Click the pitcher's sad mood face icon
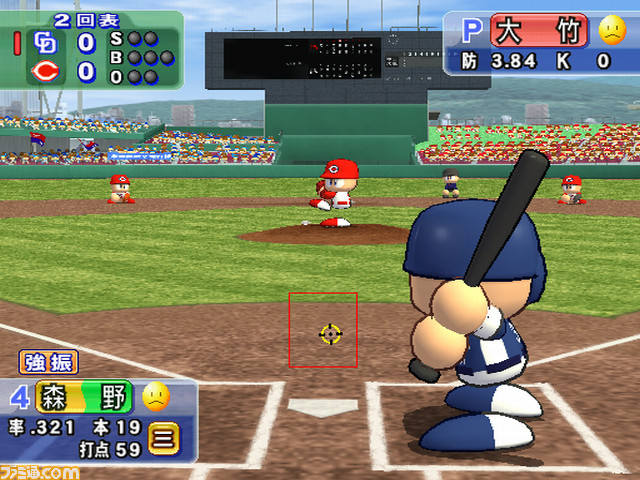640x480 pixels. tap(611, 30)
